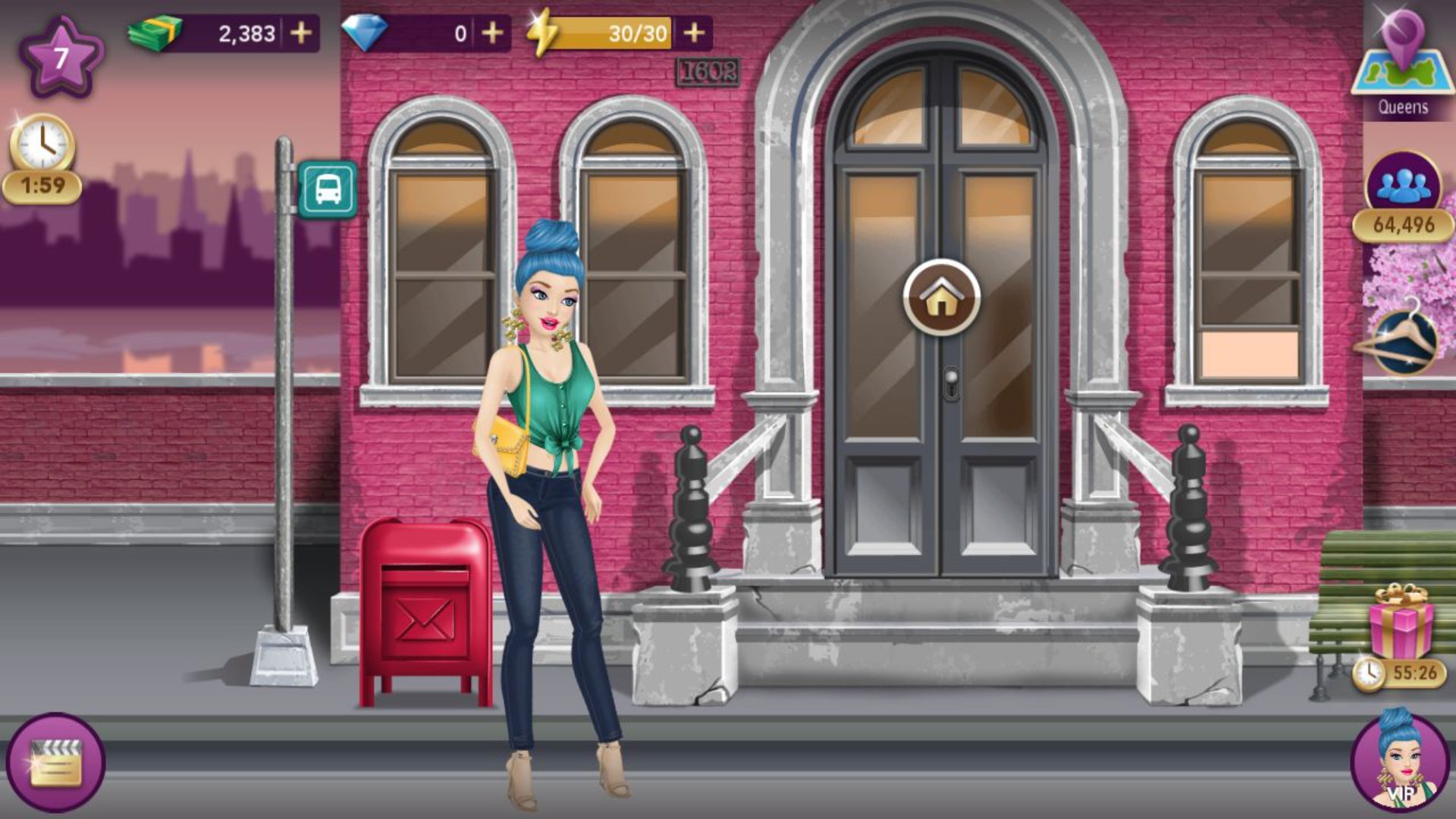
Task: Add more cash with the plus button
Action: pos(301,33)
